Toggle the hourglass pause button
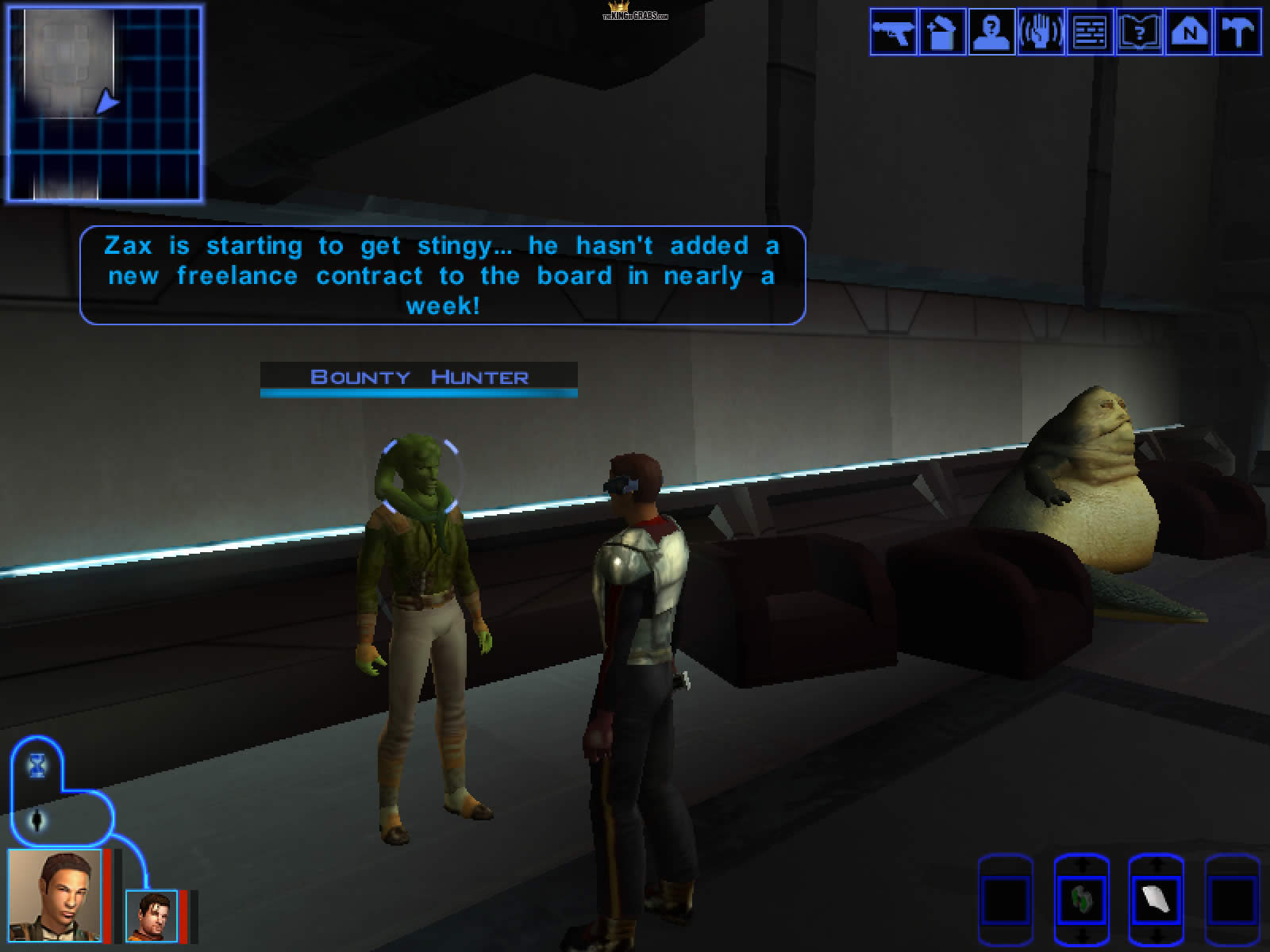The height and width of the screenshot is (952, 1270). (x=37, y=766)
